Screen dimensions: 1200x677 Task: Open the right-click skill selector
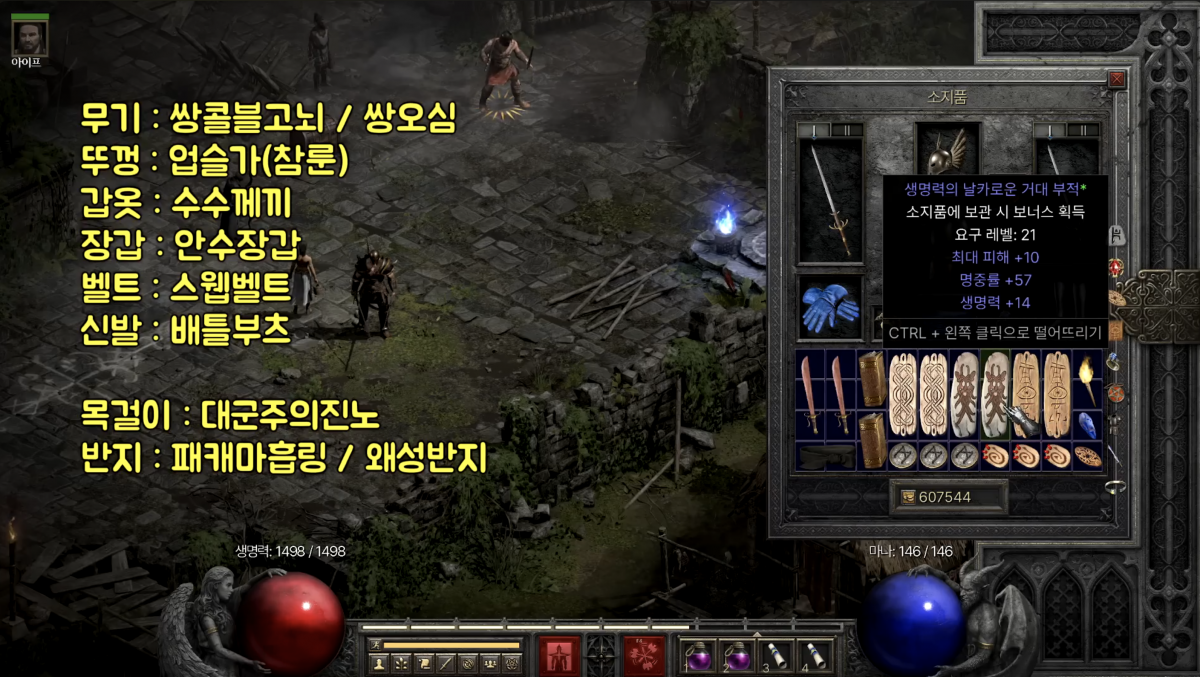click(x=644, y=654)
